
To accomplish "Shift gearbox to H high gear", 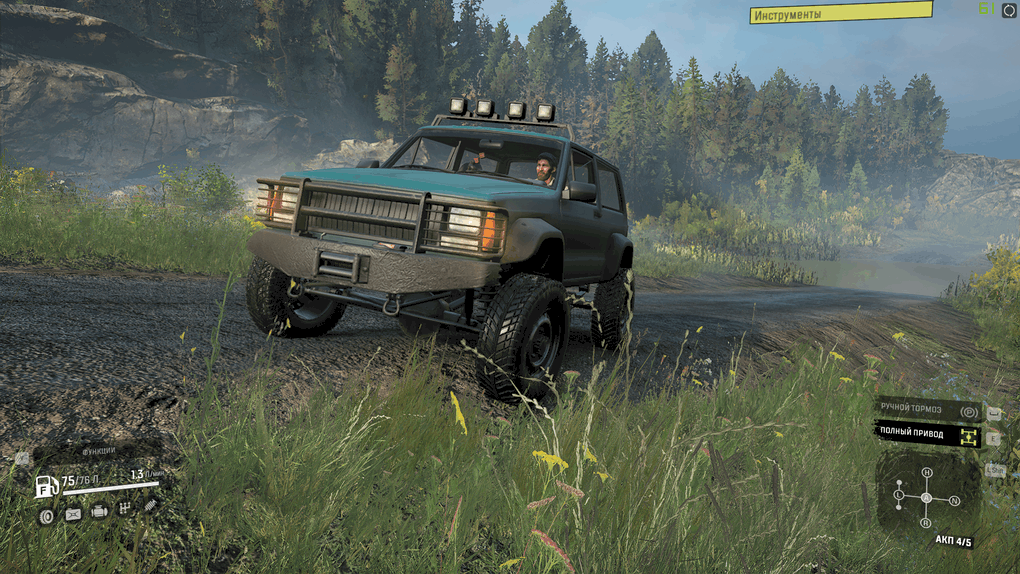I will point(926,473).
